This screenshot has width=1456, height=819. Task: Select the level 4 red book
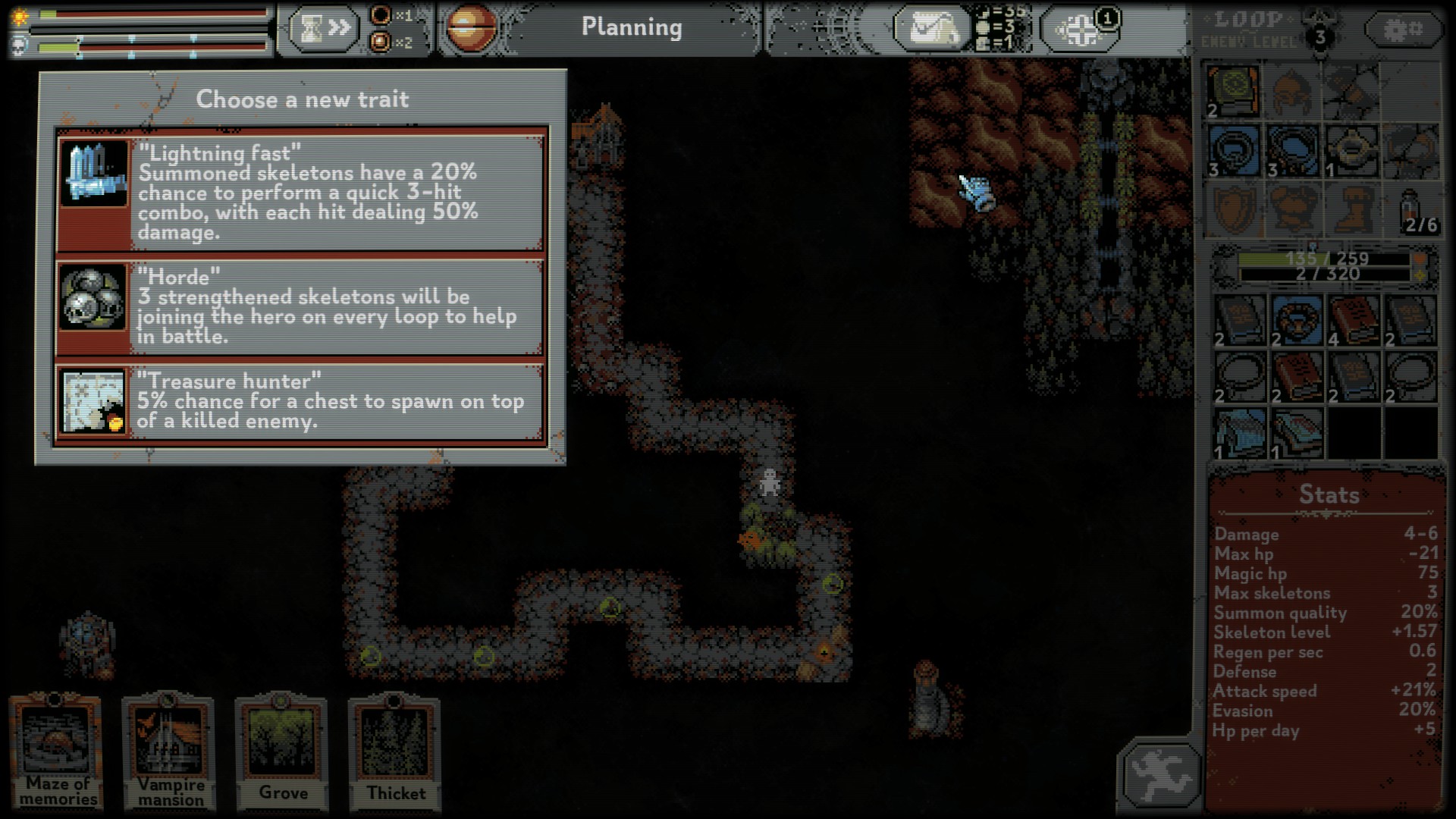1353,320
